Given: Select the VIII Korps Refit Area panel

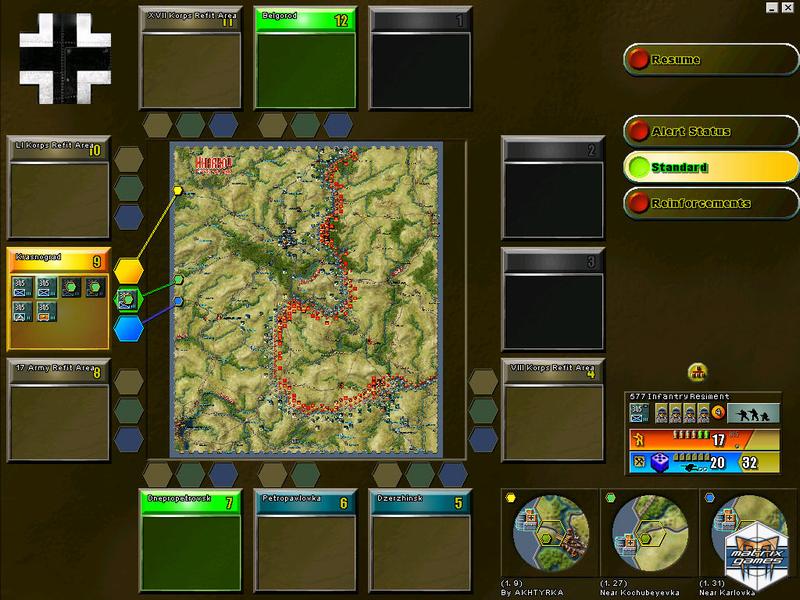Looking at the screenshot, I should click(x=553, y=408).
